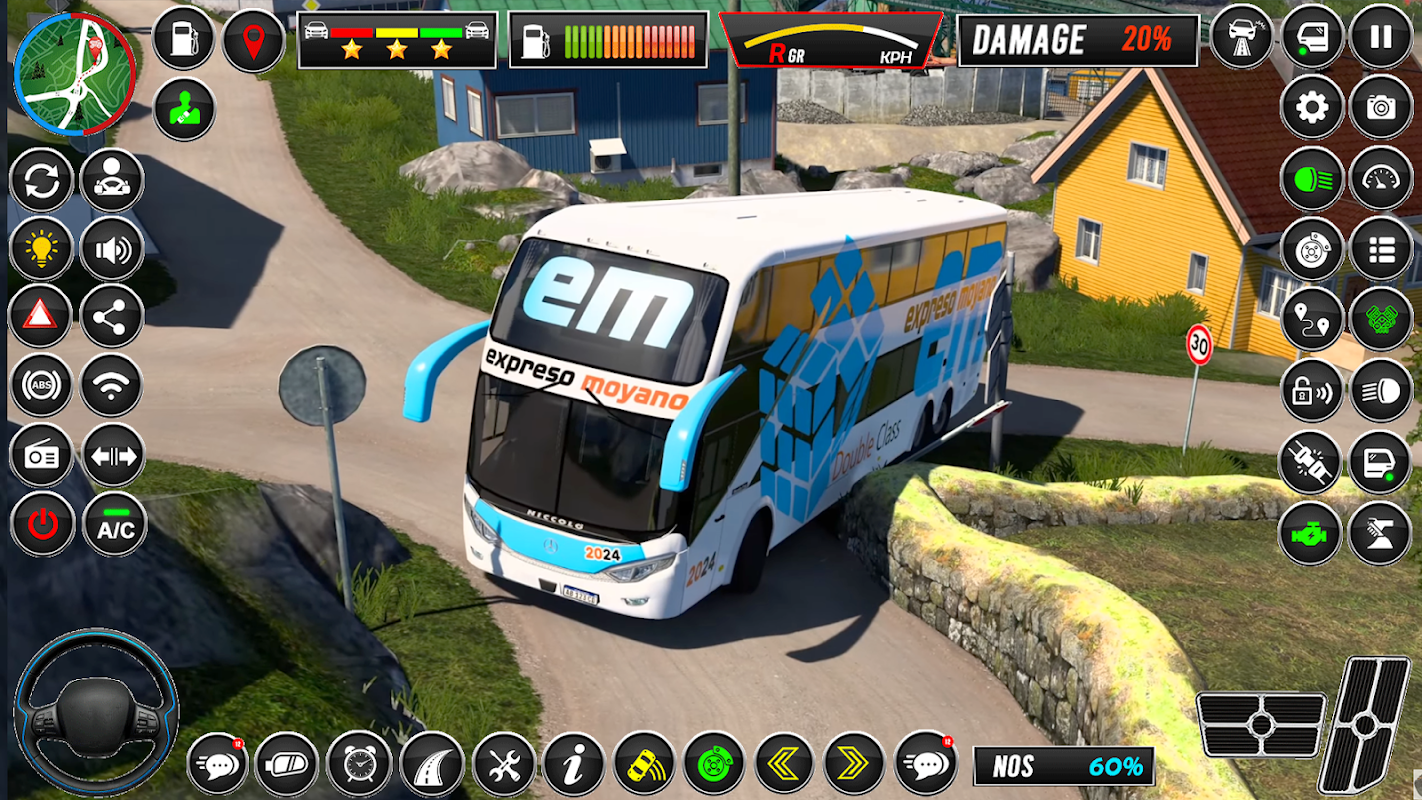Open the circular minimap
This screenshot has width=1422, height=800.
click(74, 74)
